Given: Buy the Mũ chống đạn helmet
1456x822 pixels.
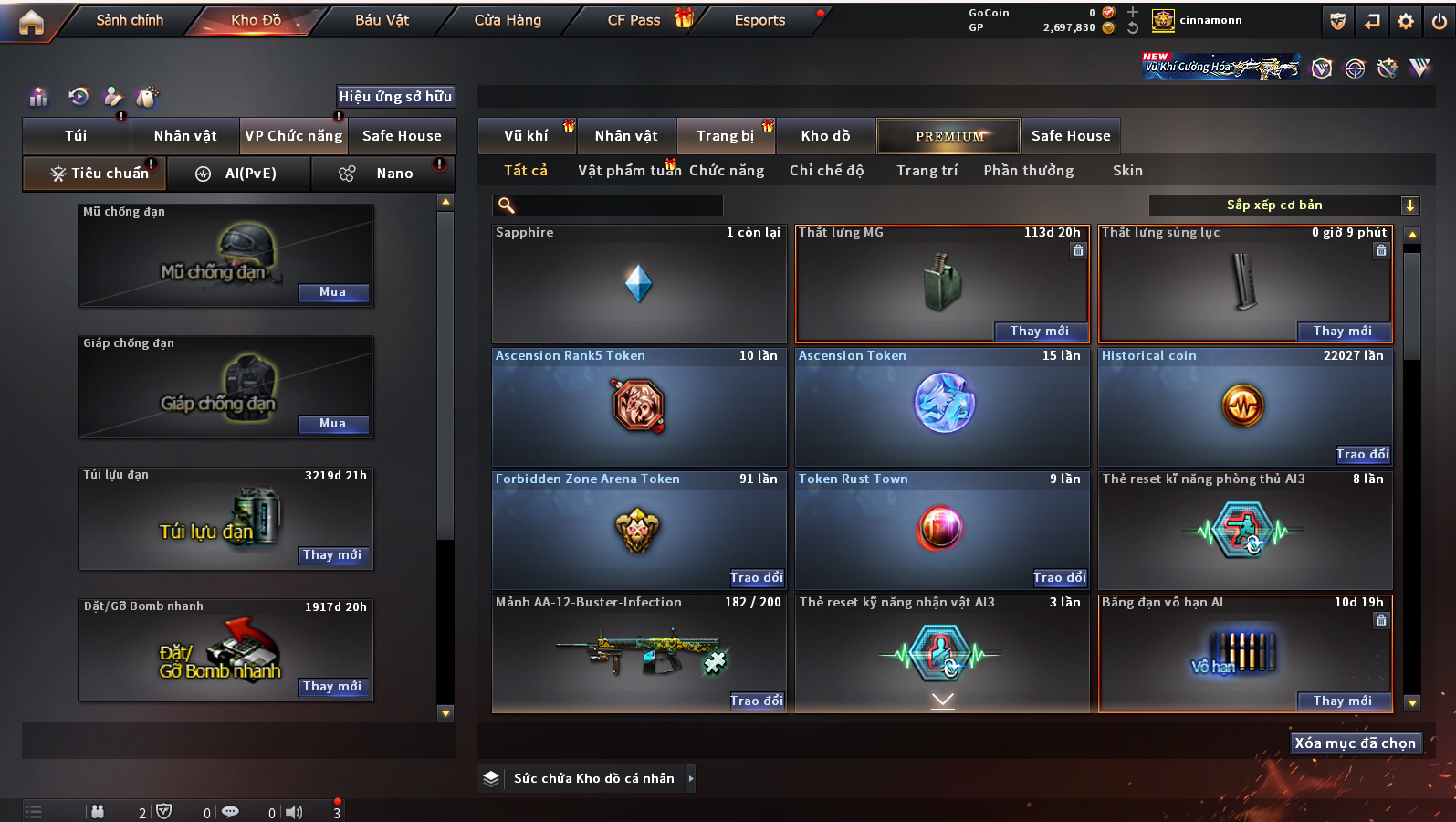Looking at the screenshot, I should [x=332, y=292].
